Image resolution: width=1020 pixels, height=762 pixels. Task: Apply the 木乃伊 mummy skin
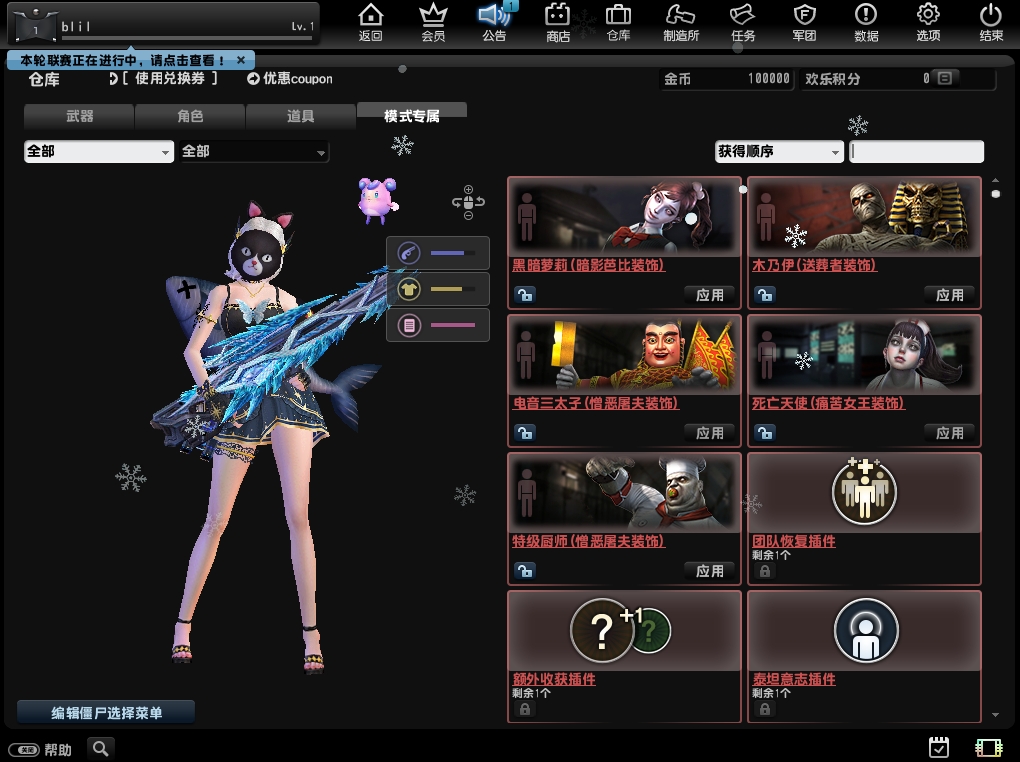pyautogui.click(x=950, y=295)
